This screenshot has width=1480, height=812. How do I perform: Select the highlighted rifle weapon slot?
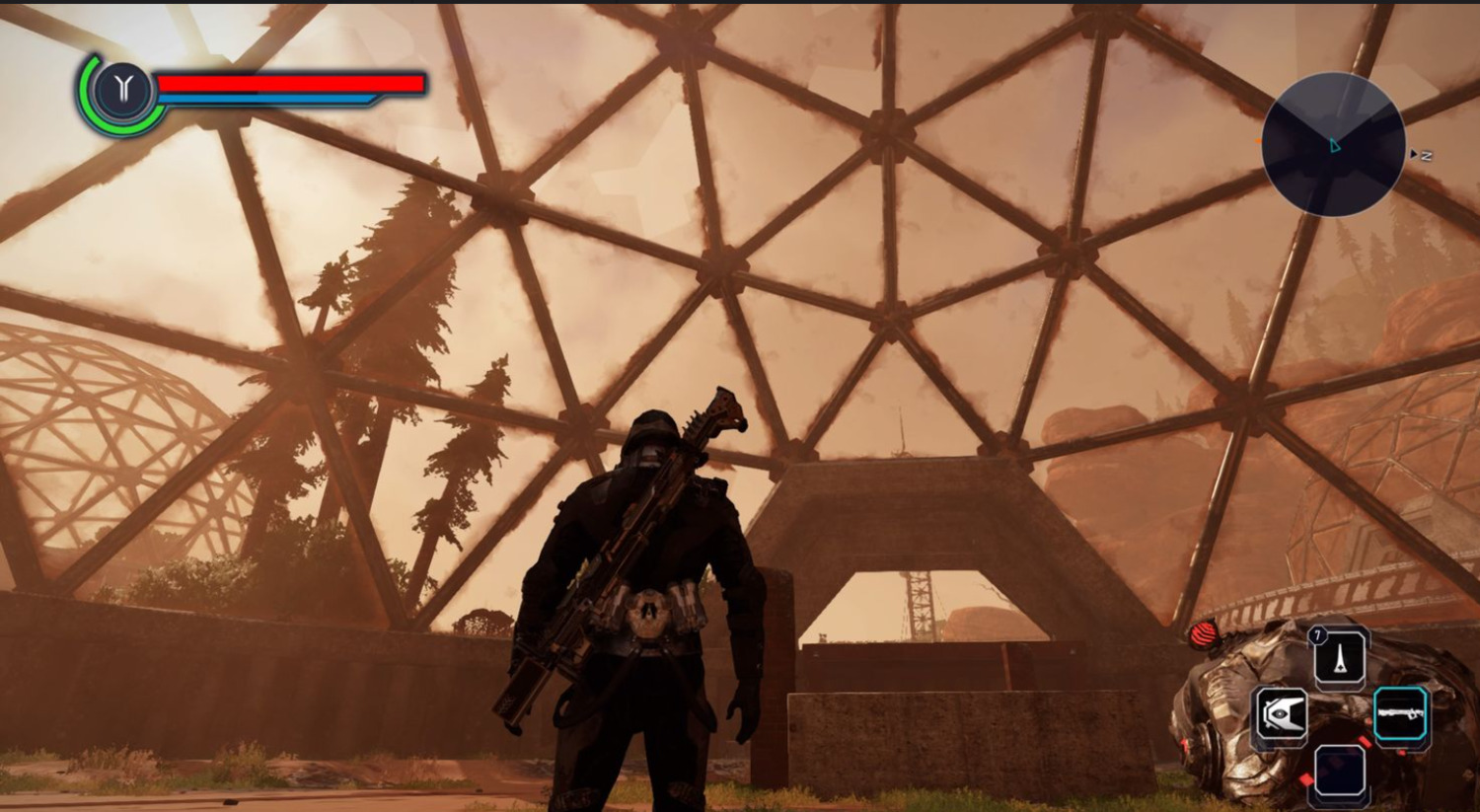coord(1400,714)
